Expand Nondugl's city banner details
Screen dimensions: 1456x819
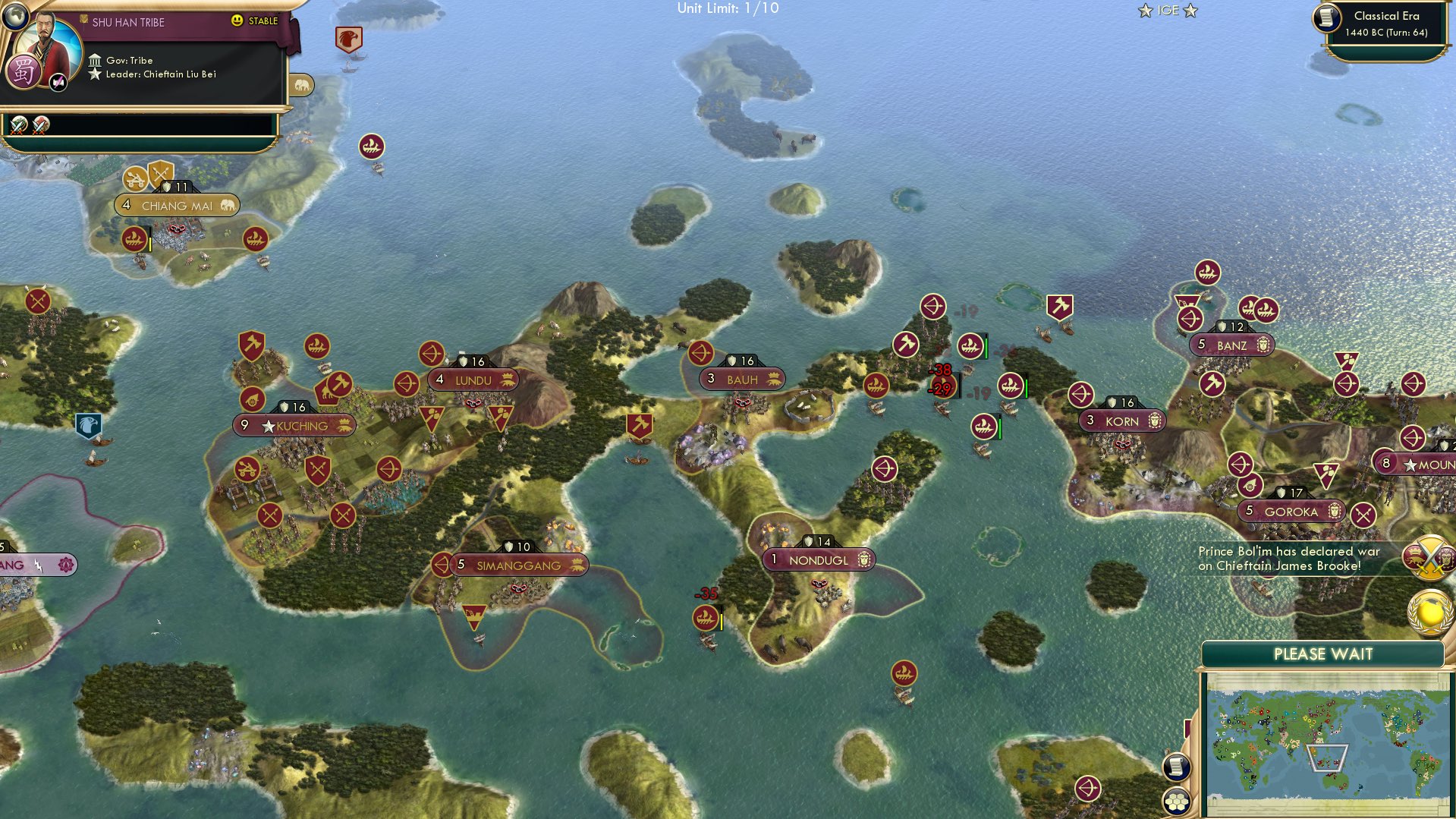pyautogui.click(x=819, y=559)
